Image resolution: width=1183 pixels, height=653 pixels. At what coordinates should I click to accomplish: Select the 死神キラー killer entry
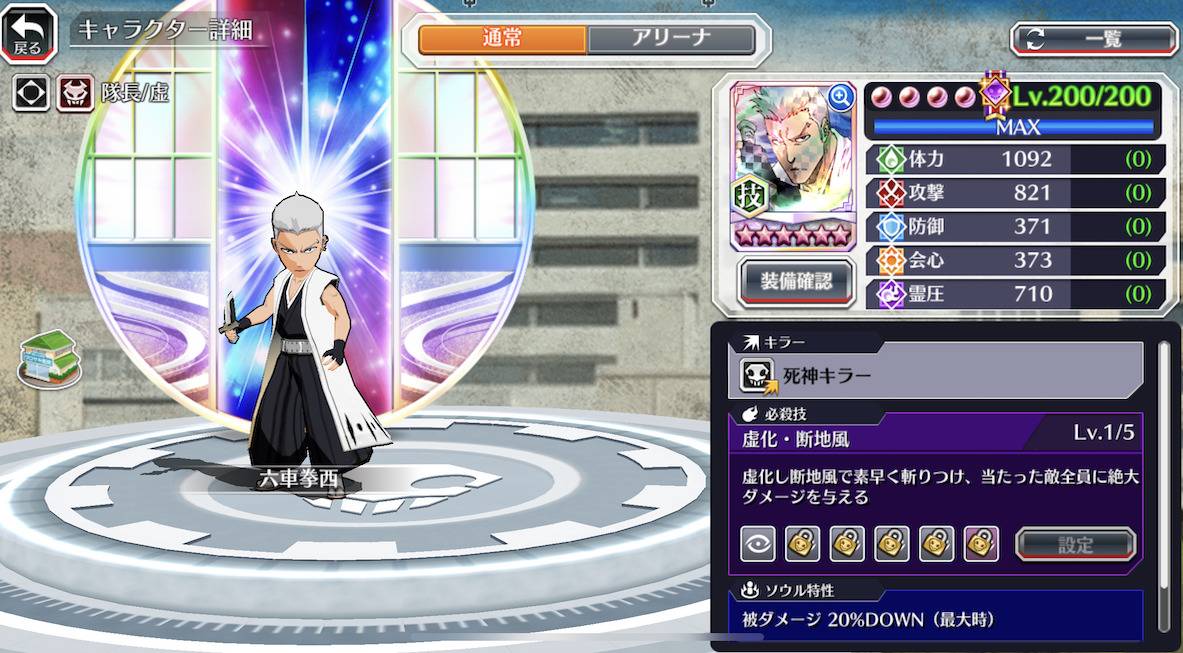click(936, 376)
